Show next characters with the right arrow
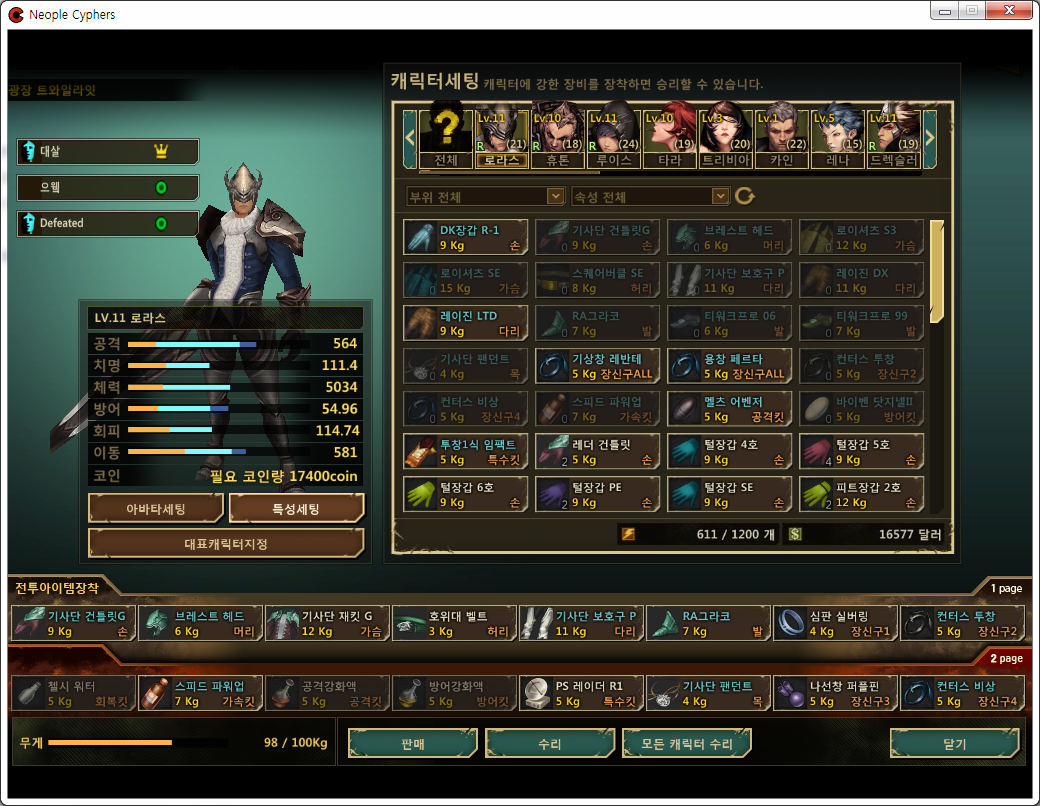This screenshot has width=1040, height=806. pos(929,135)
